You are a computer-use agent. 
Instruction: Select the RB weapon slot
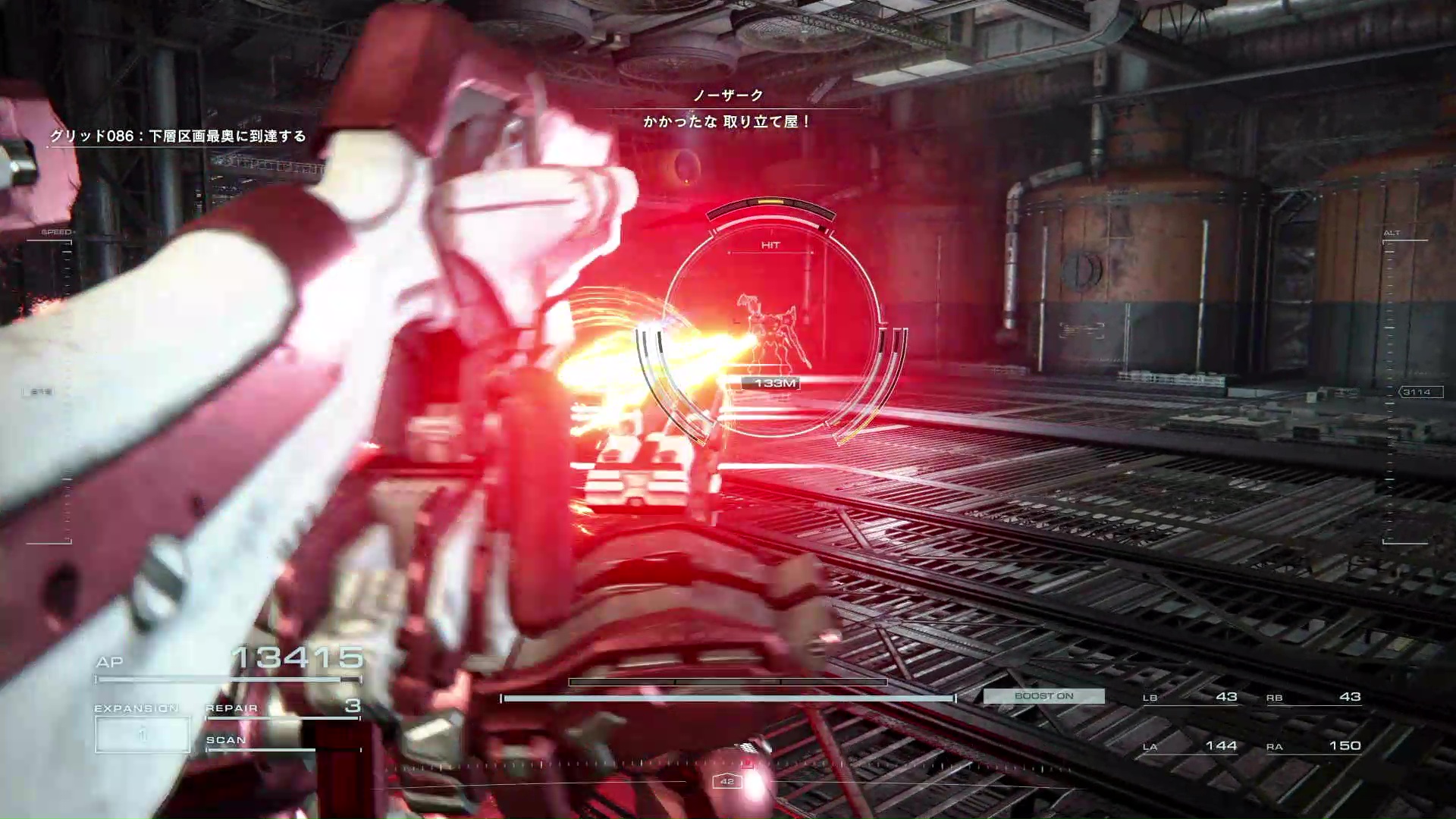click(x=1313, y=698)
